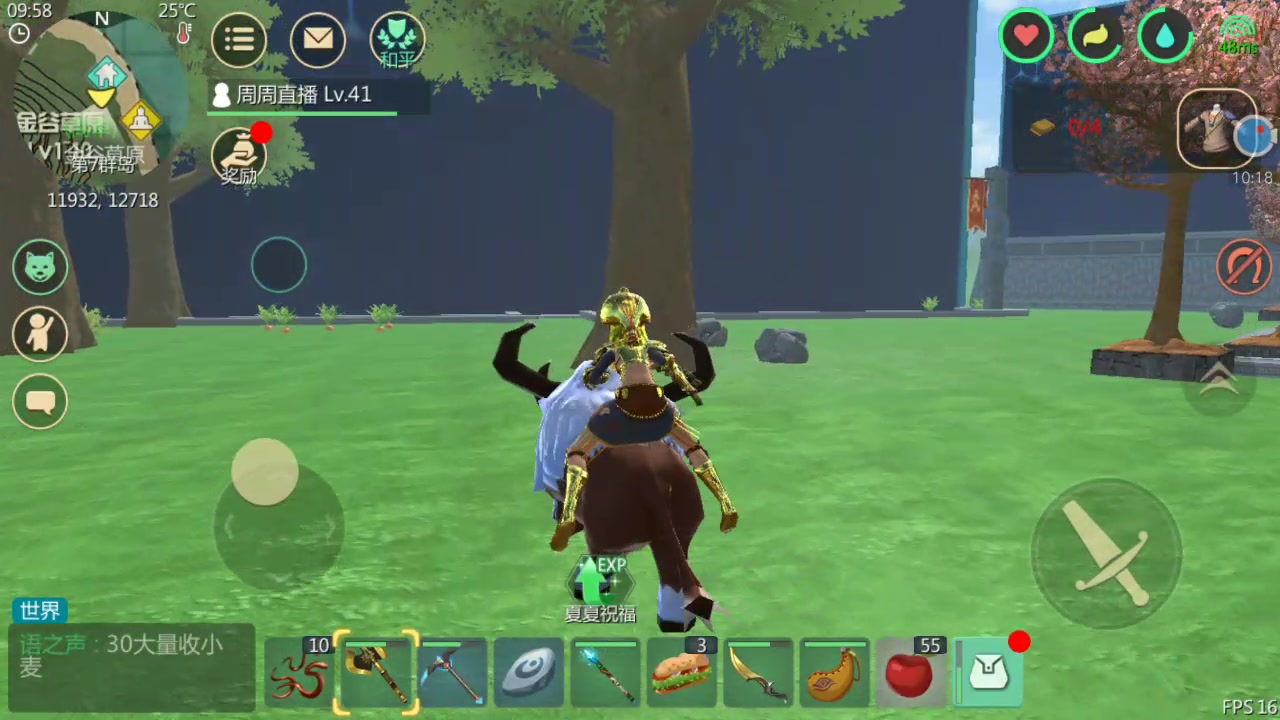Choose the curved golden dagger slot
1280x720 pixels.
(x=757, y=673)
